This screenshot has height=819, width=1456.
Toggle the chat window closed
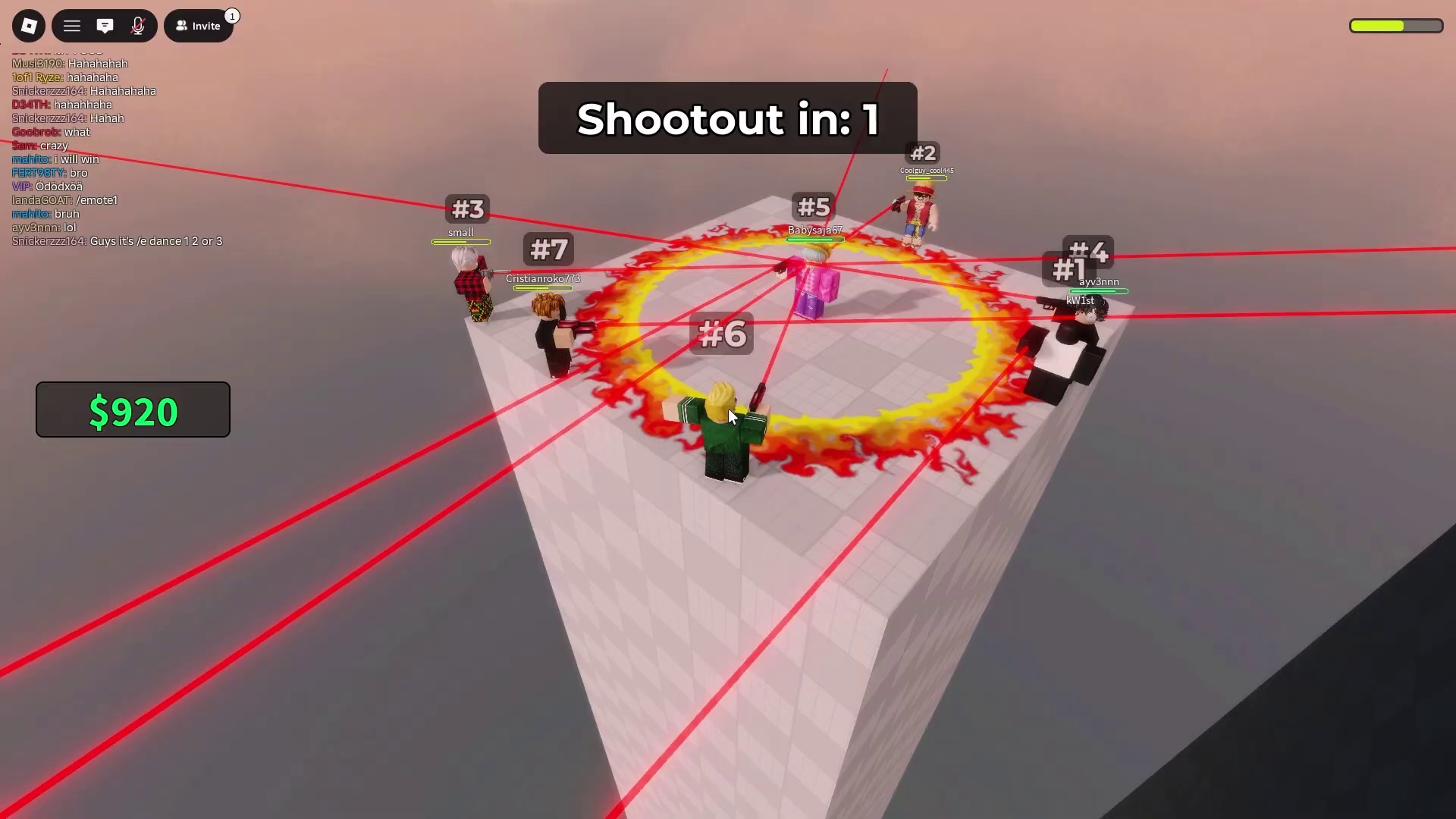click(x=105, y=25)
